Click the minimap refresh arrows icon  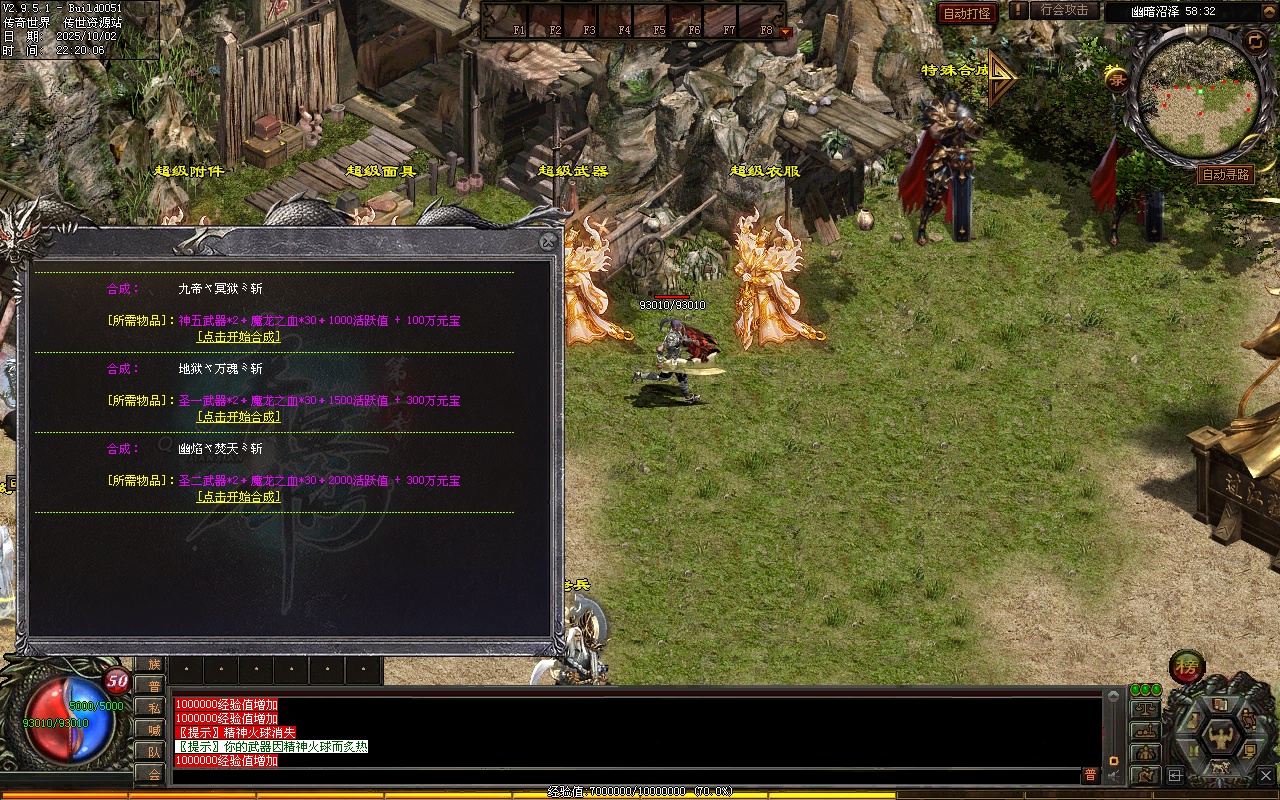pyautogui.click(x=1254, y=41)
